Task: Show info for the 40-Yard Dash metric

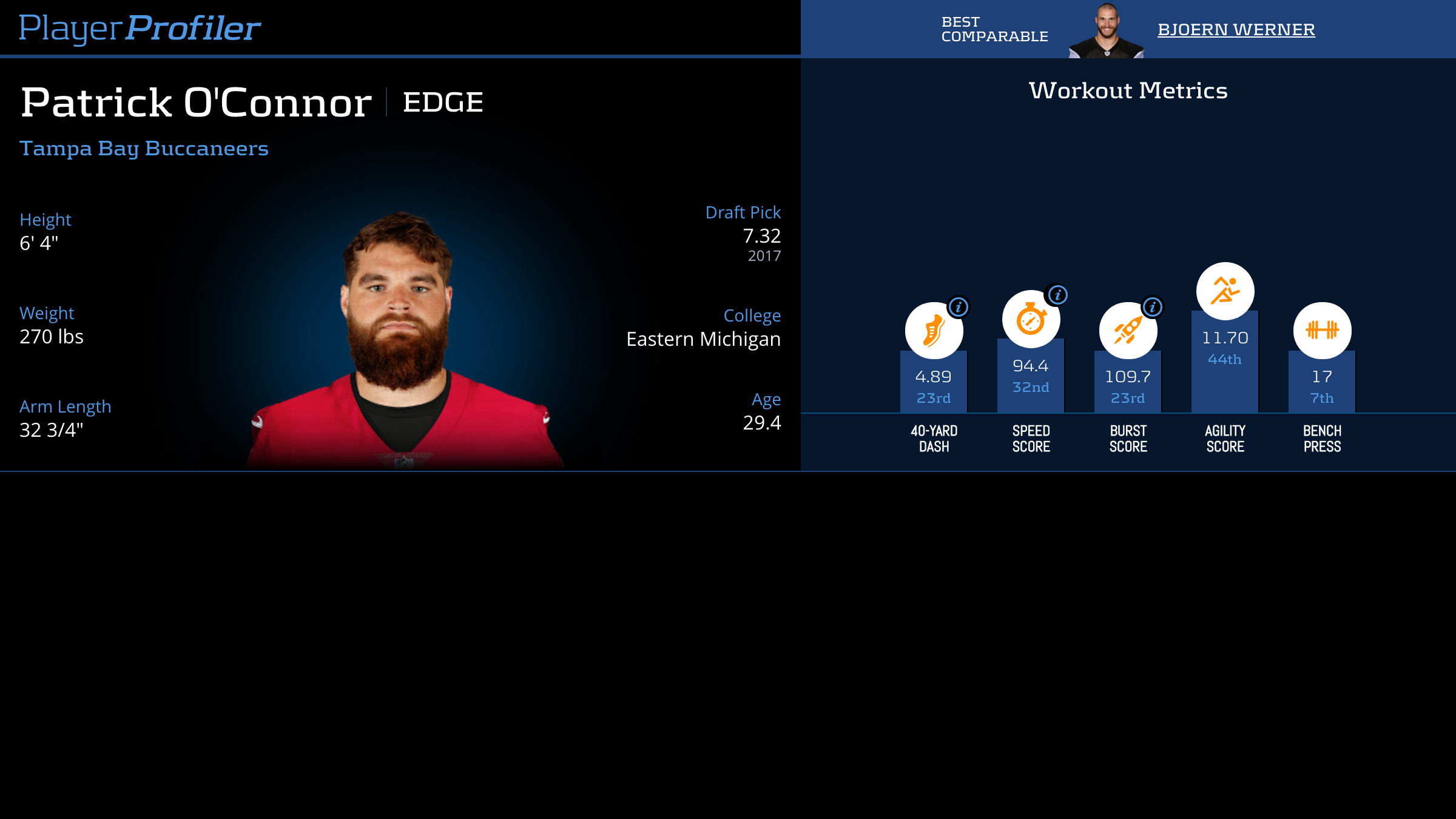Action: pos(959,307)
